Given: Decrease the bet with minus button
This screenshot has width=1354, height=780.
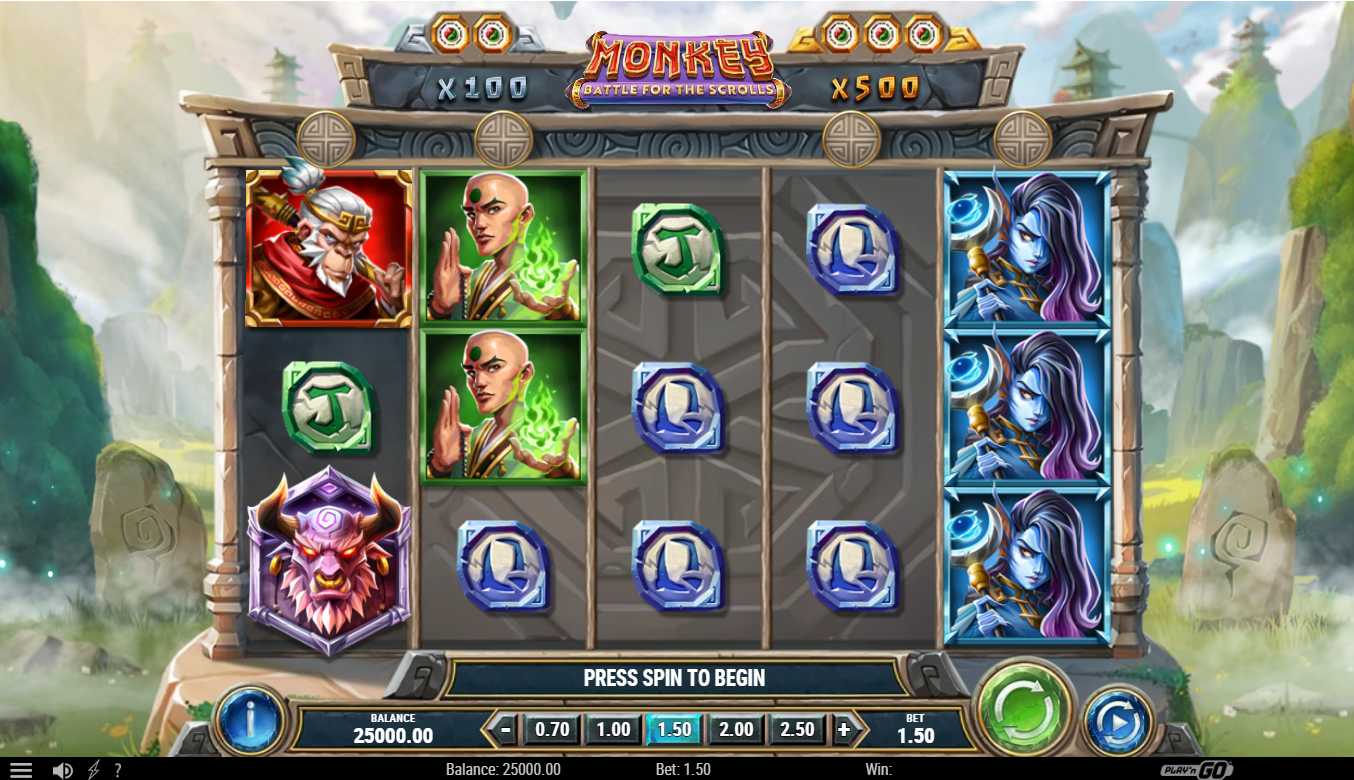Looking at the screenshot, I should click(x=507, y=730).
